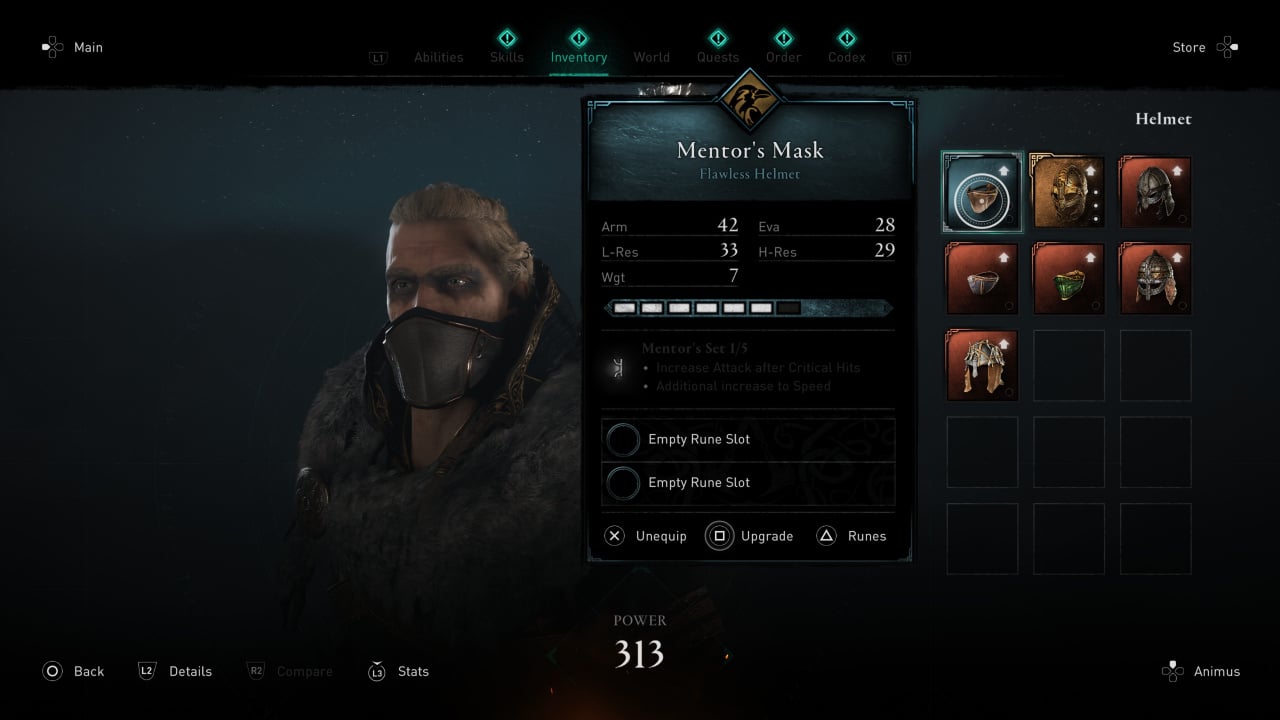Select the strapped helmet with long leather flaps
The width and height of the screenshot is (1280, 720).
coord(982,365)
